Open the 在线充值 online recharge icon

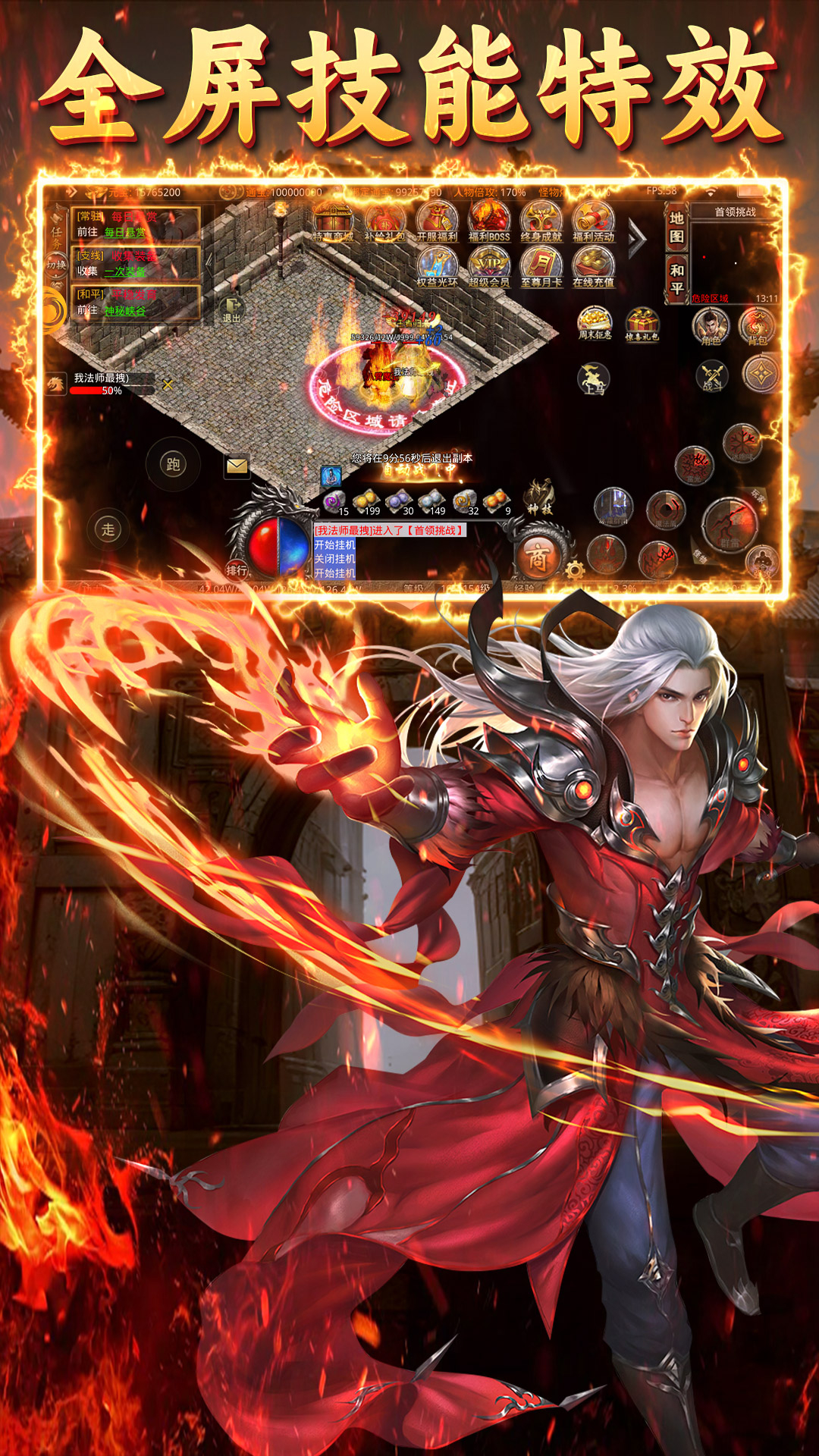594,268
